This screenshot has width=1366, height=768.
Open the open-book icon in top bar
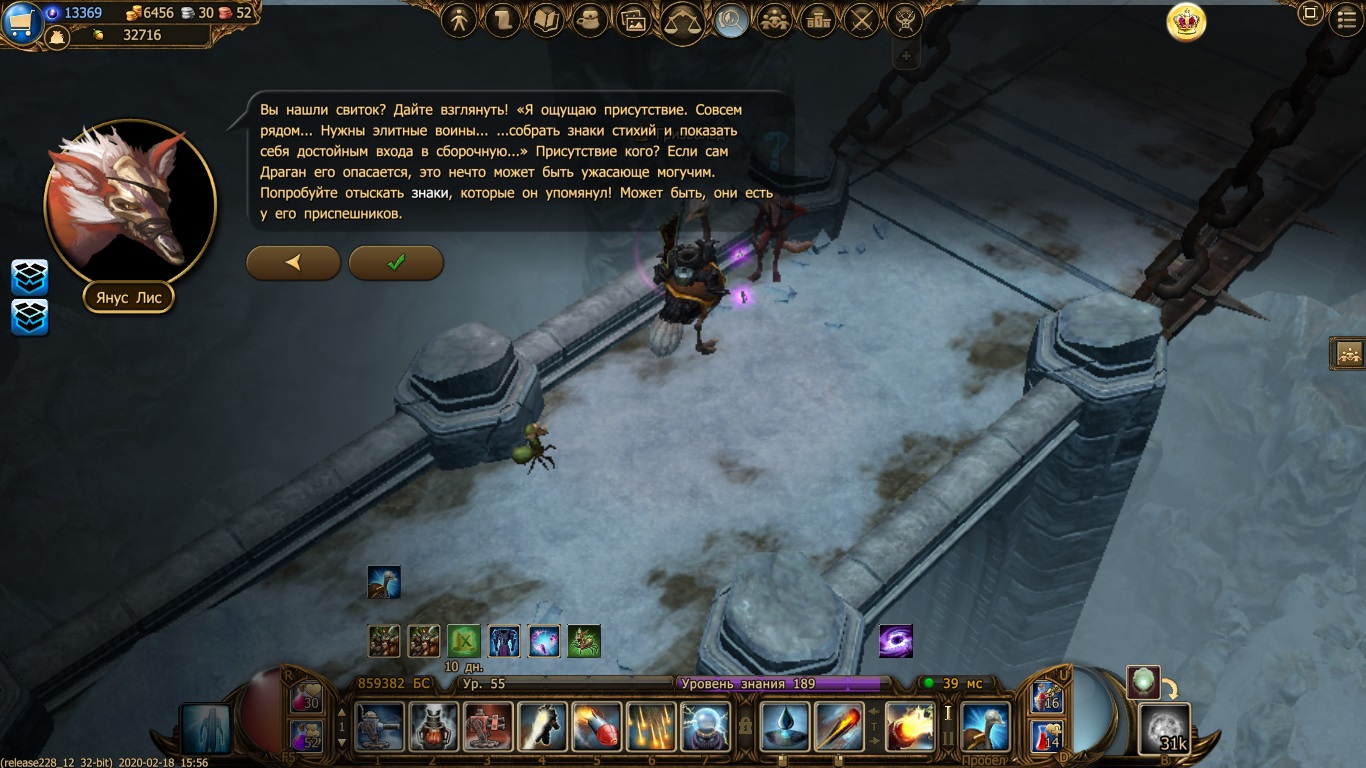(546, 20)
